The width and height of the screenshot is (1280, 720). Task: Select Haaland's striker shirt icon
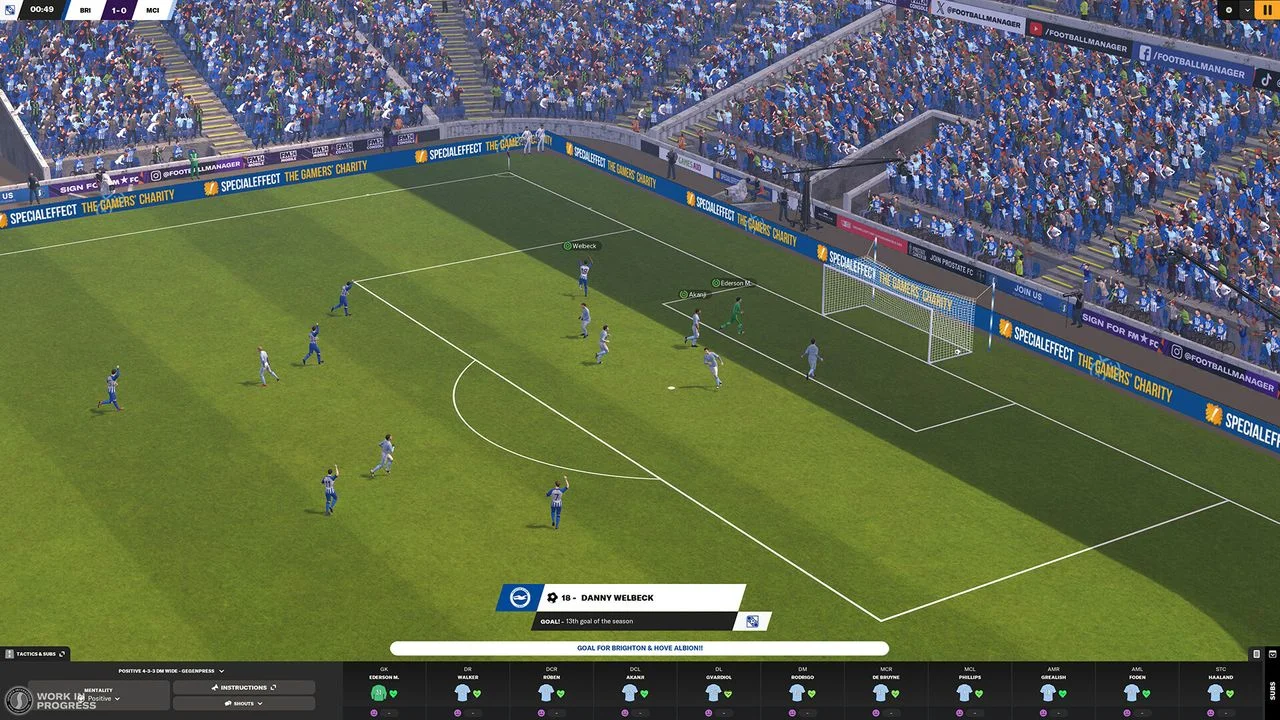tap(1215, 691)
